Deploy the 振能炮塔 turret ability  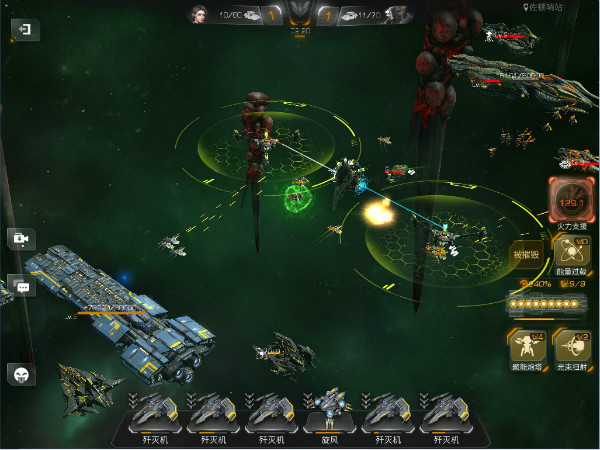[x=527, y=346]
